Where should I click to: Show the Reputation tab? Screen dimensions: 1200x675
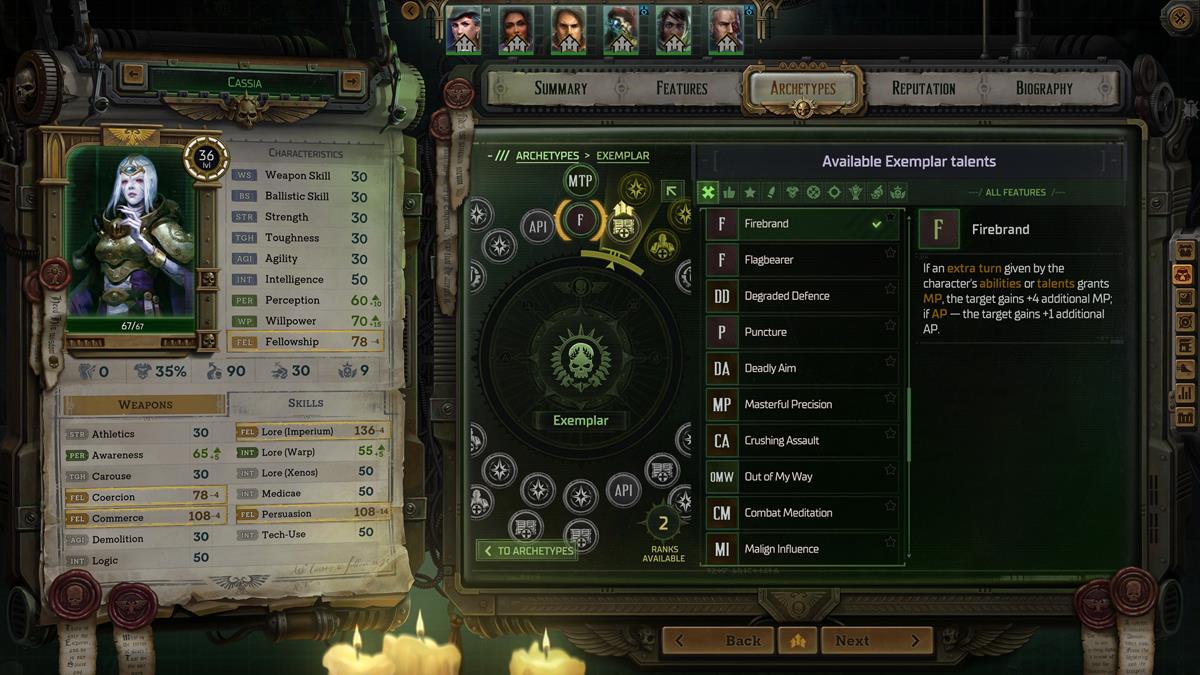(923, 88)
